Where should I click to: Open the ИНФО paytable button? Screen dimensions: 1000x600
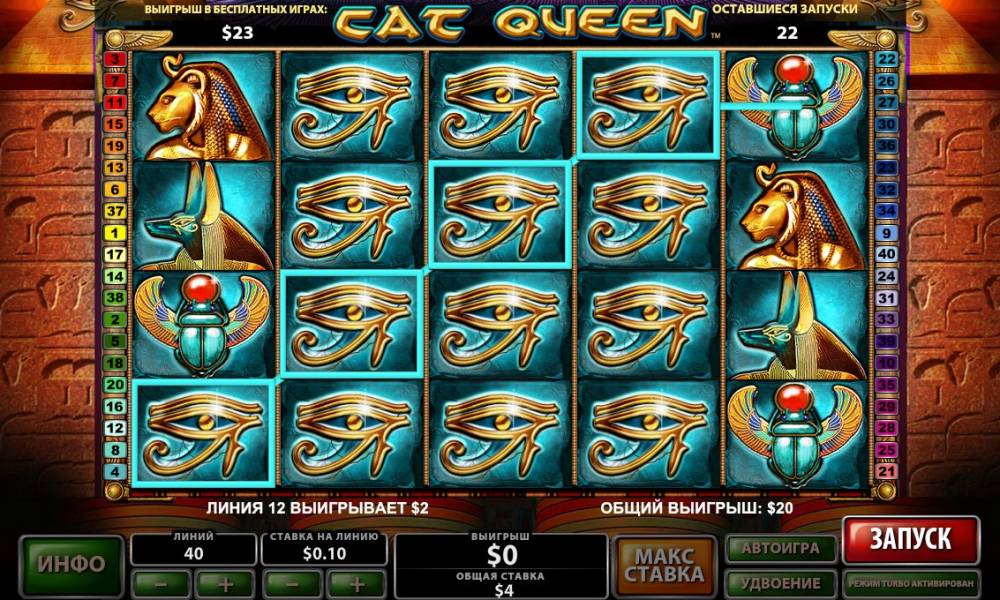click(71, 564)
